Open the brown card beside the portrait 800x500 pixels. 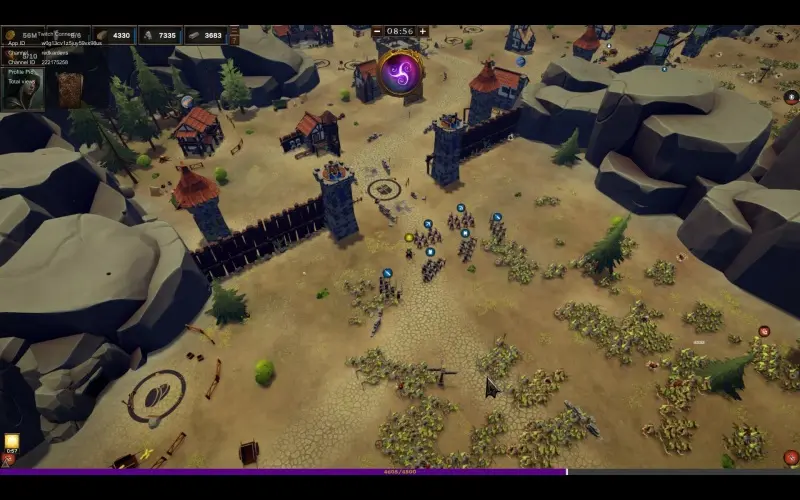[69, 89]
